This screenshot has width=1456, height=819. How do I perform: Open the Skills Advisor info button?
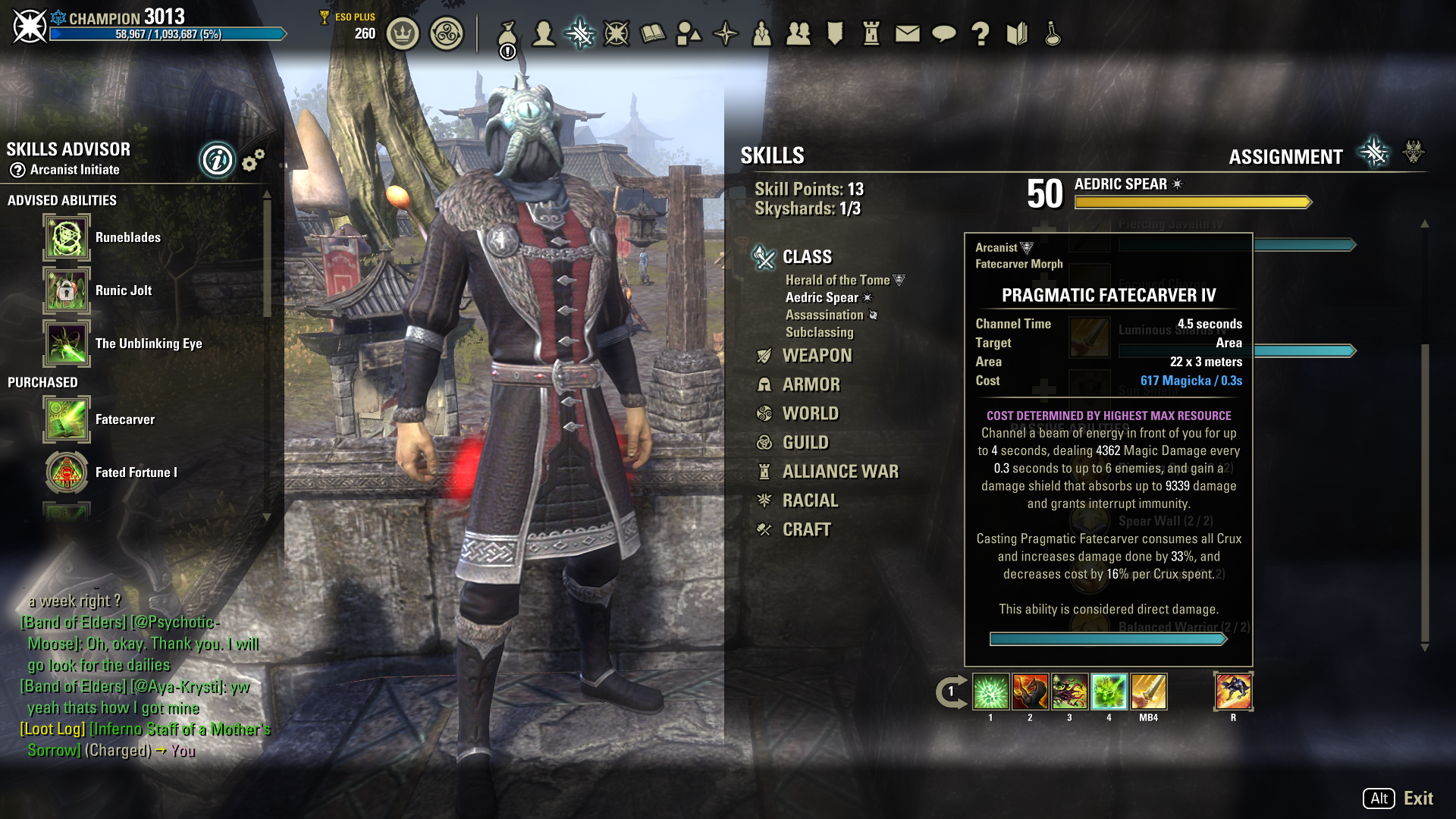coord(217,160)
